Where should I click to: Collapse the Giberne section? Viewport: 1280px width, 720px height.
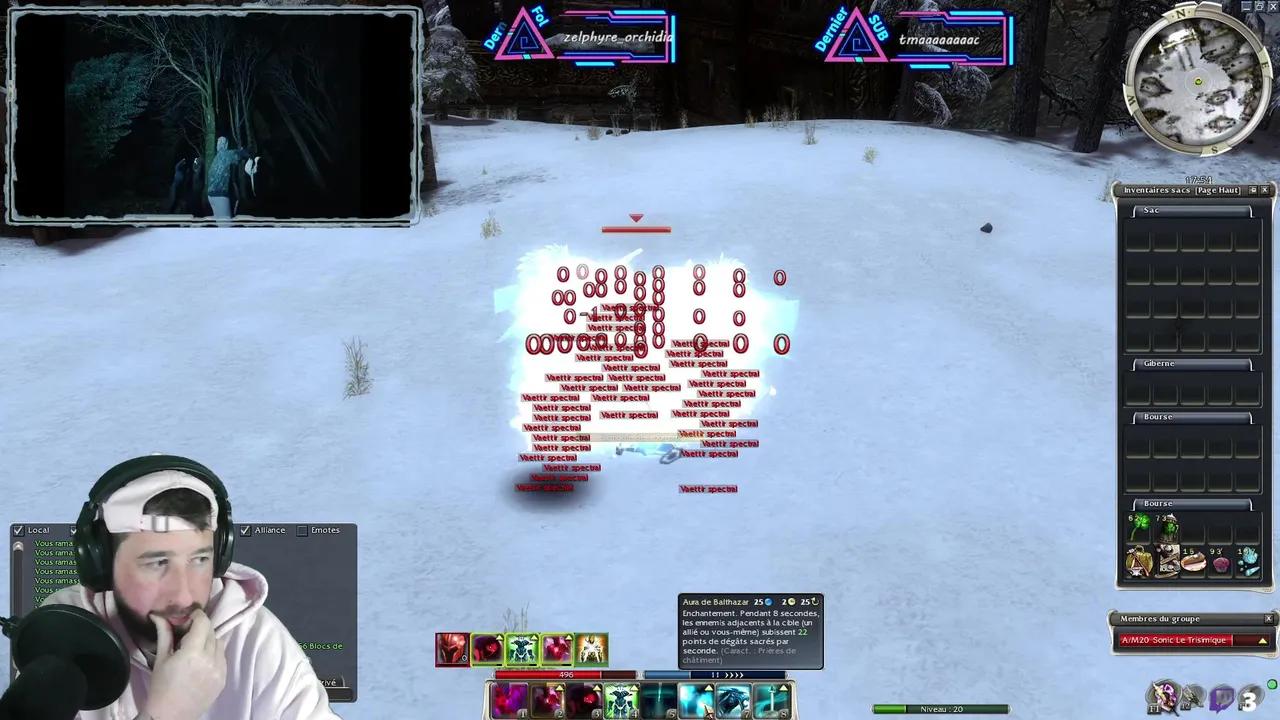point(1158,364)
